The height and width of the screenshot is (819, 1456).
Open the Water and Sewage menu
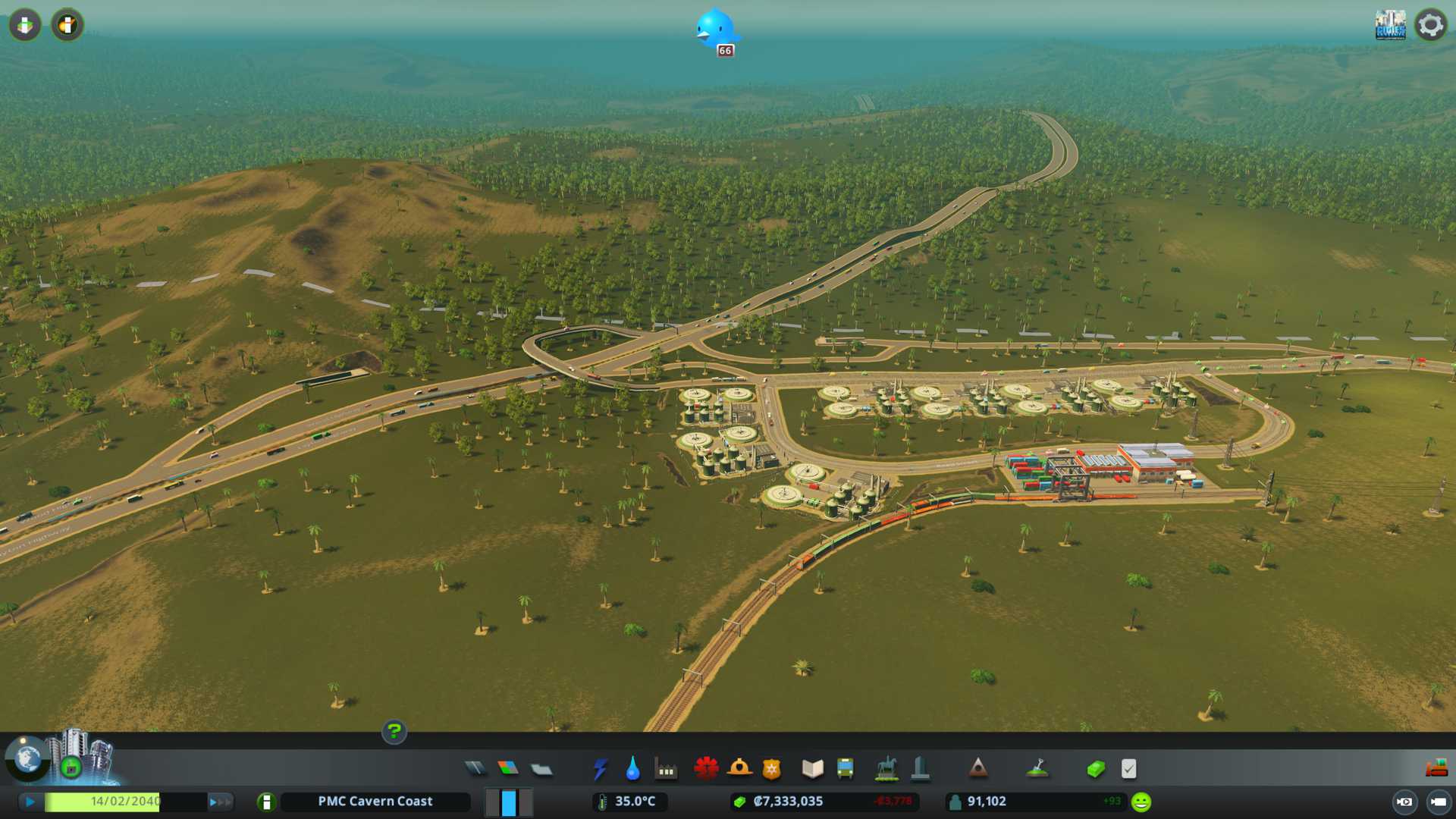click(632, 769)
